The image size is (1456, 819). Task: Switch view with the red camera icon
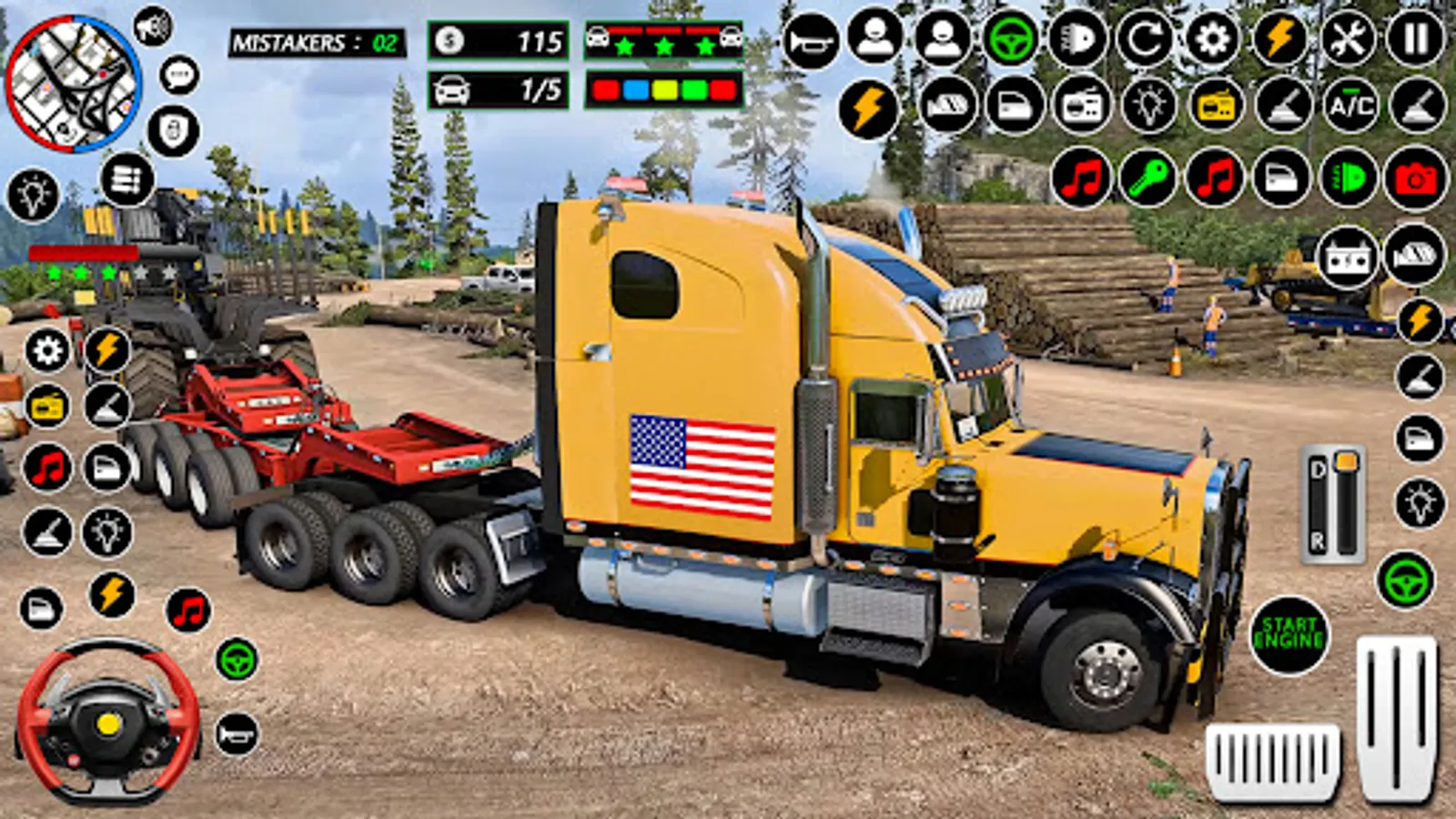pyautogui.click(x=1415, y=178)
